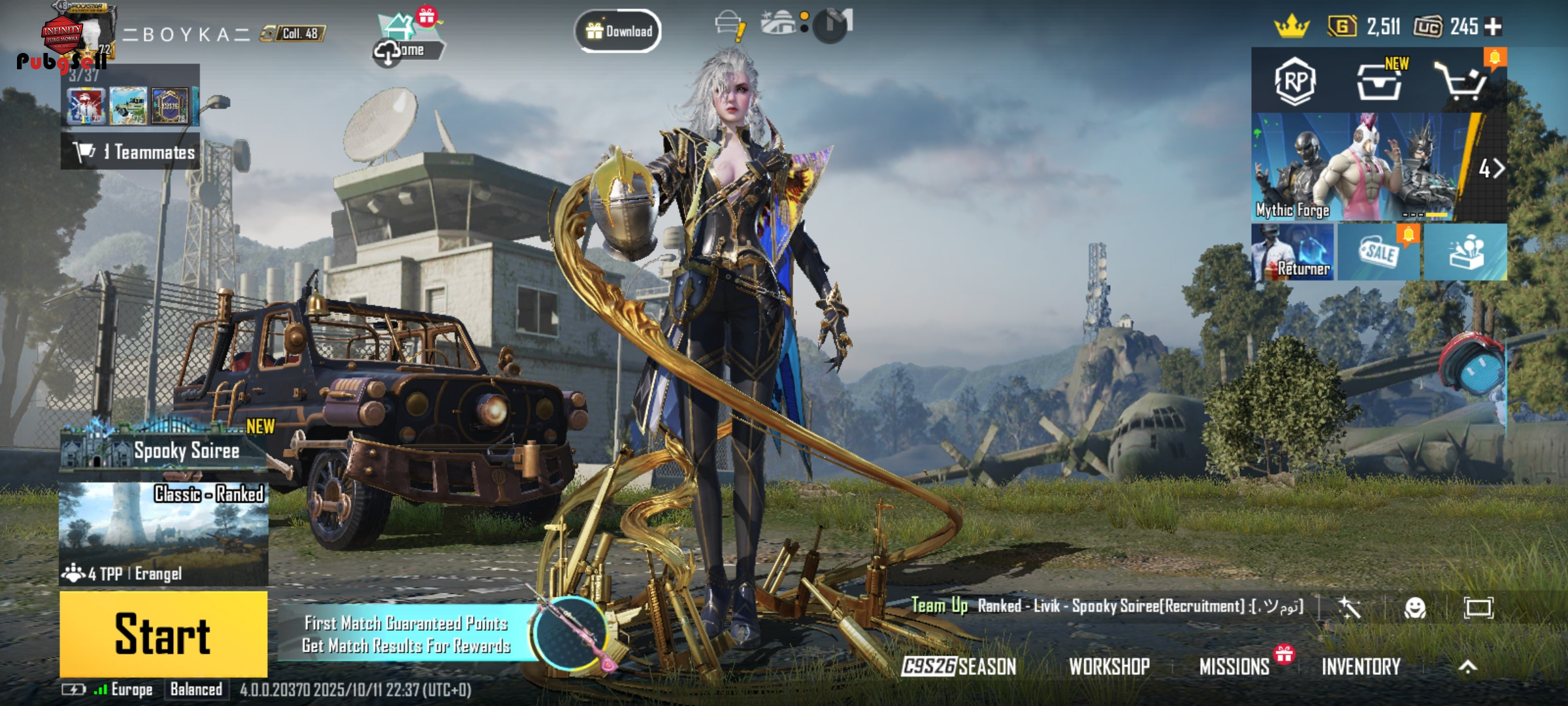Open the Royale Pass RP icon
1568x706 pixels.
[1295, 82]
